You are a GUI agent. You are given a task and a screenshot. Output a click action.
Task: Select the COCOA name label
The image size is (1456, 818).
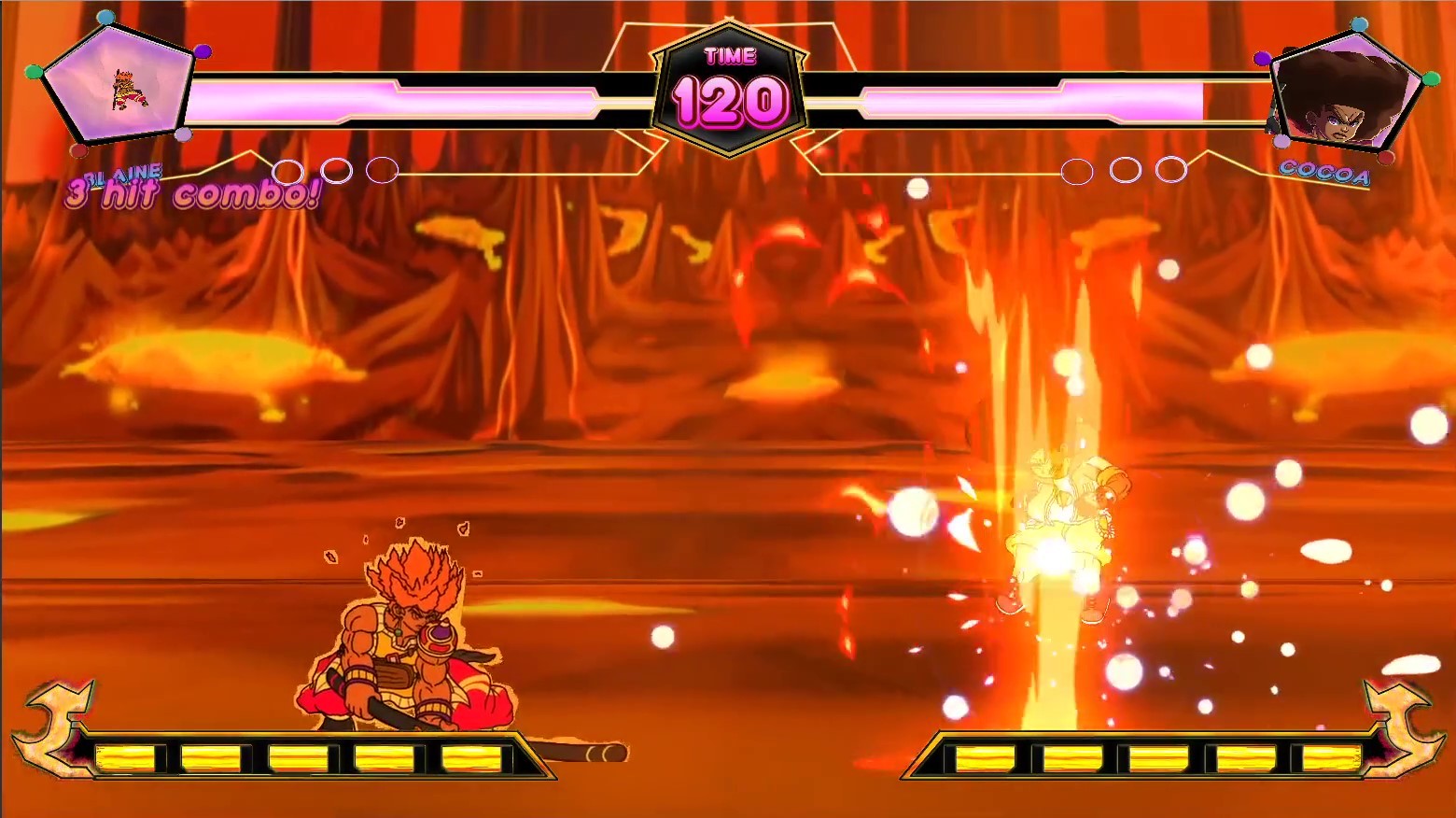point(1324,173)
